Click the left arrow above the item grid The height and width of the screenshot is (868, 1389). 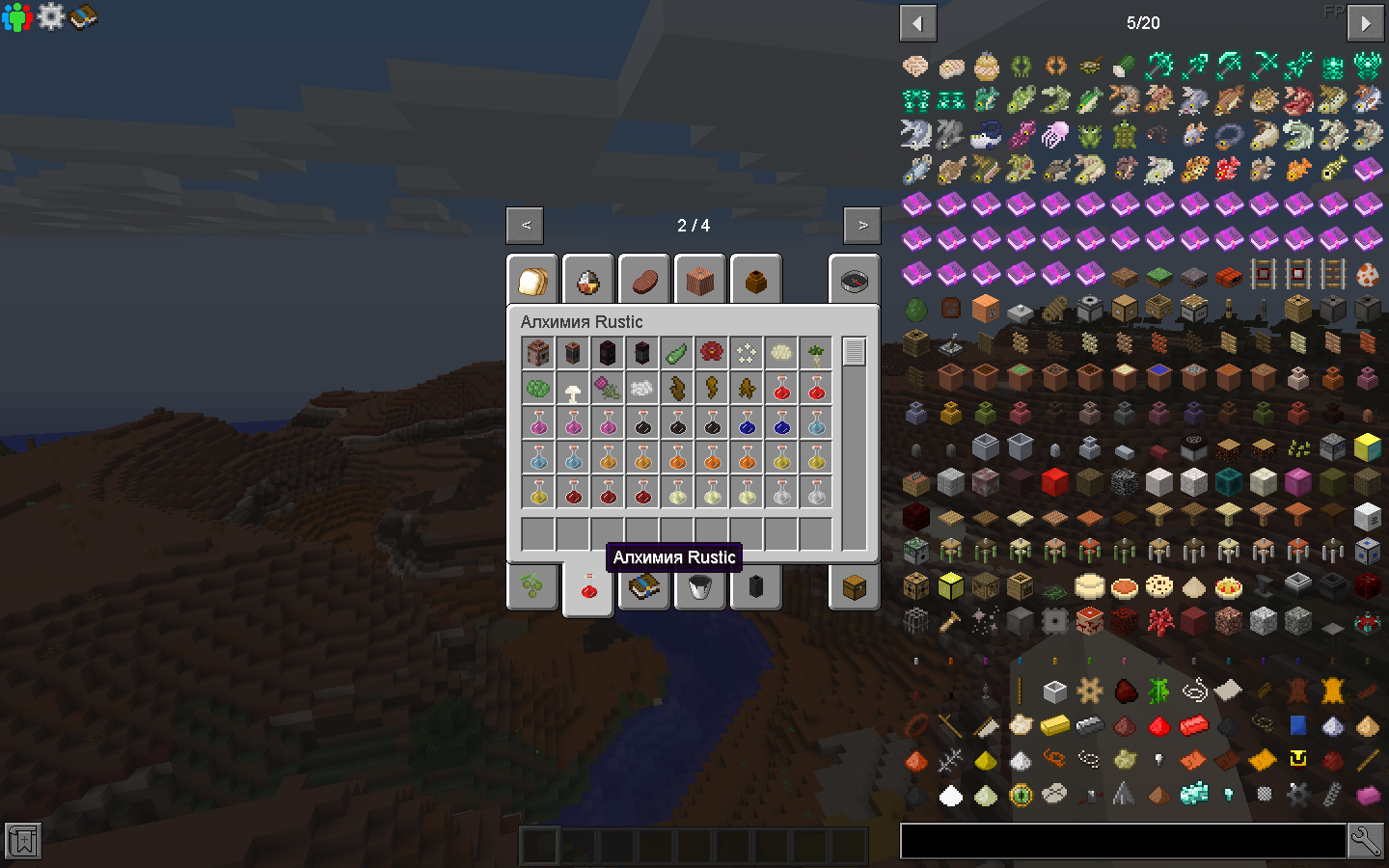click(x=917, y=22)
